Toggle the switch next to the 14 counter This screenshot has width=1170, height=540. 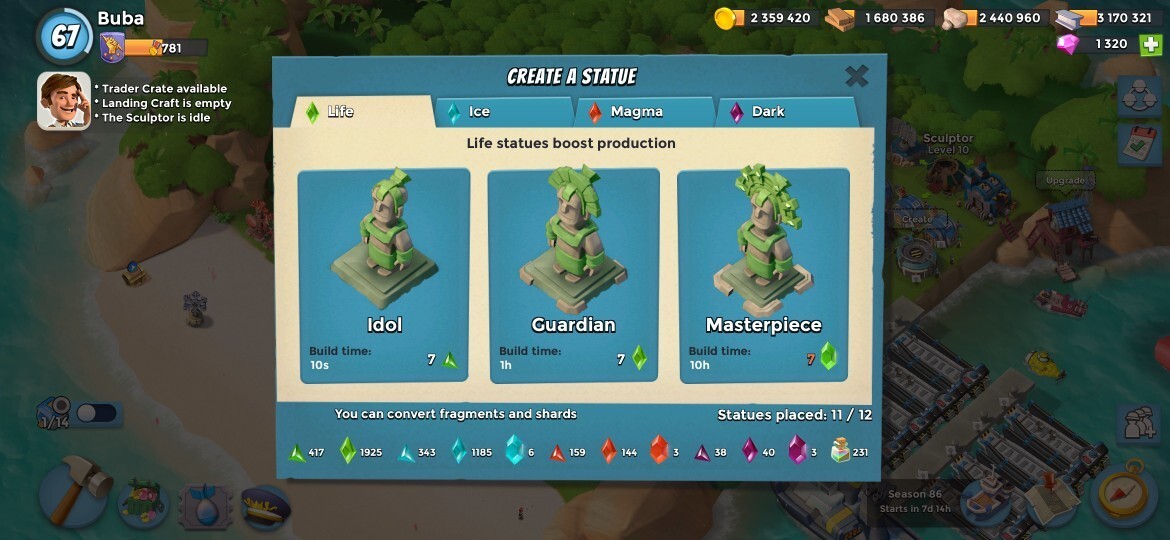point(96,412)
